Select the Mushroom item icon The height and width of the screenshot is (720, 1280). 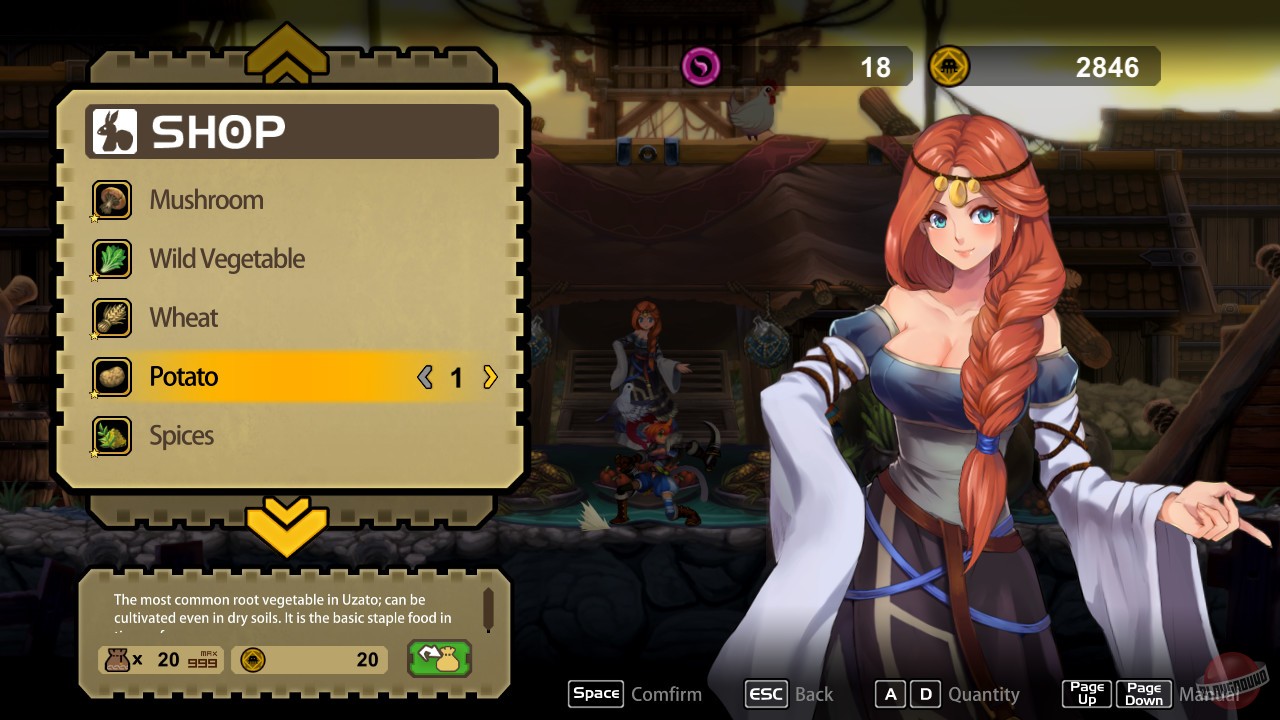[x=111, y=200]
